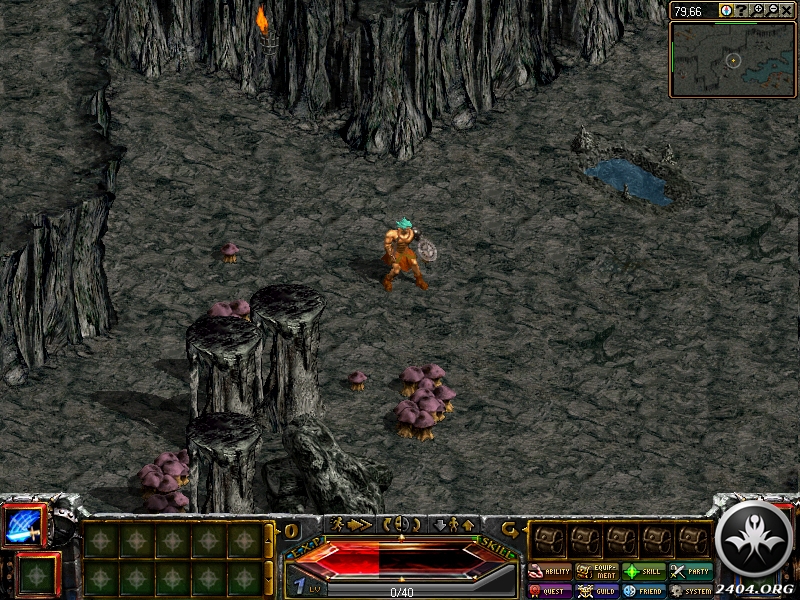Open the Guild window

pyautogui.click(x=597, y=591)
